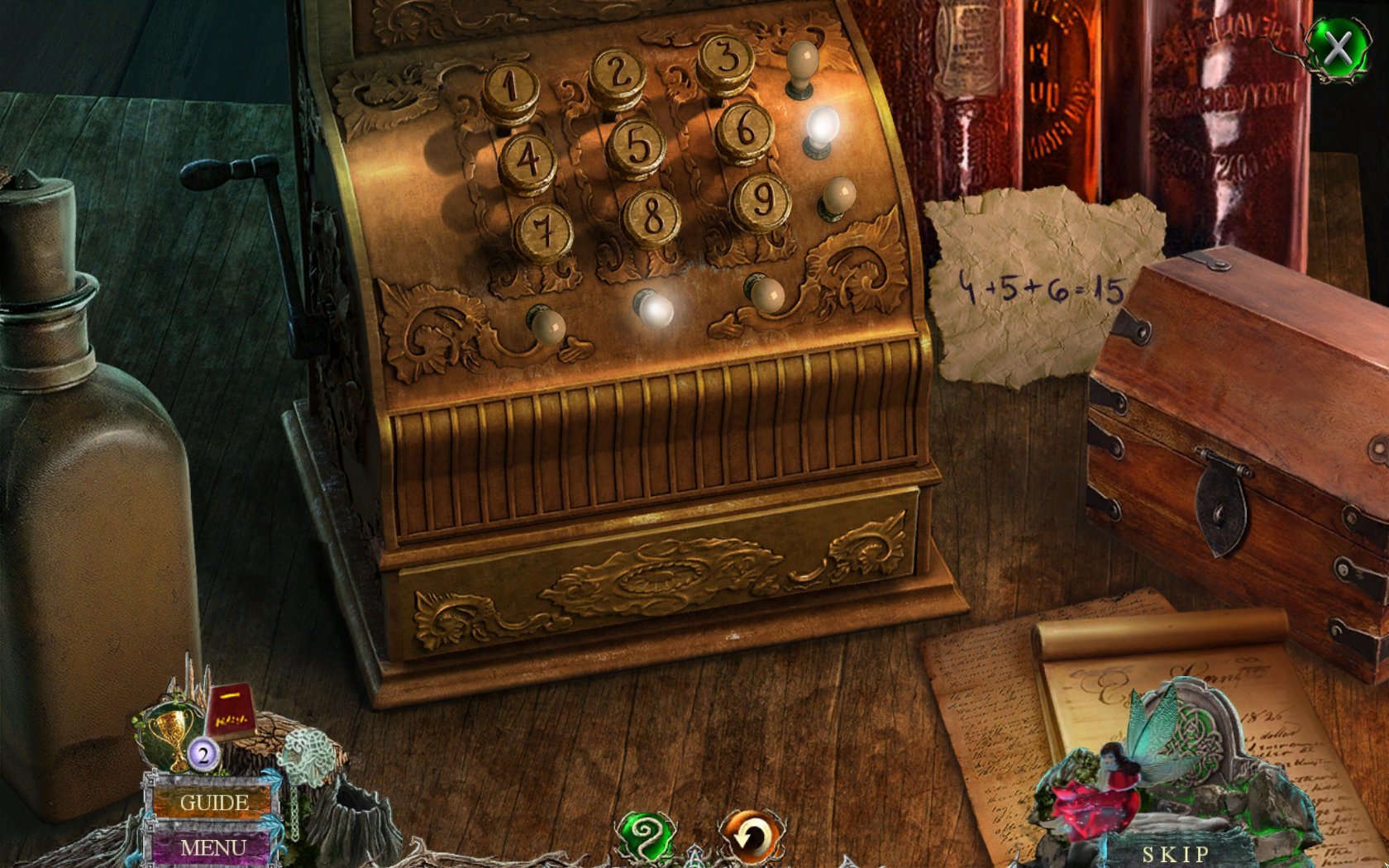This screenshot has width=1389, height=868.
Task: Push the number 2 register key
Action: [x=618, y=73]
